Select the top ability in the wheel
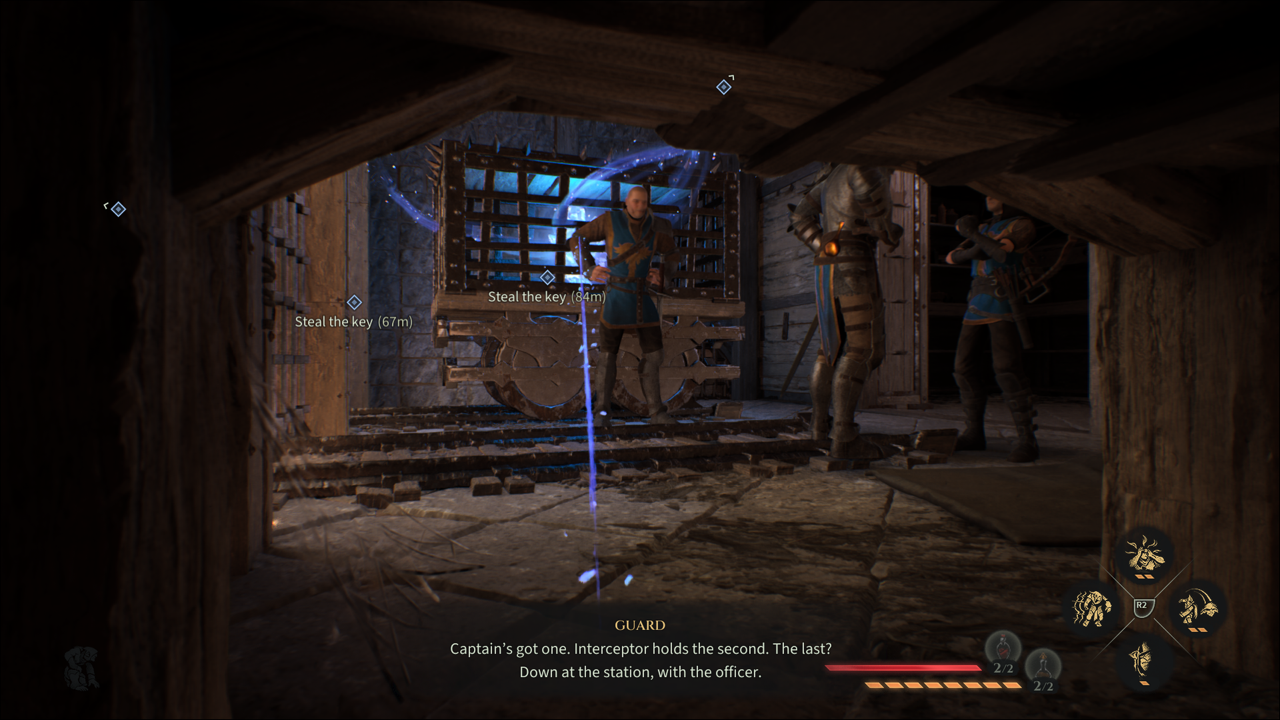 pyautogui.click(x=1144, y=554)
